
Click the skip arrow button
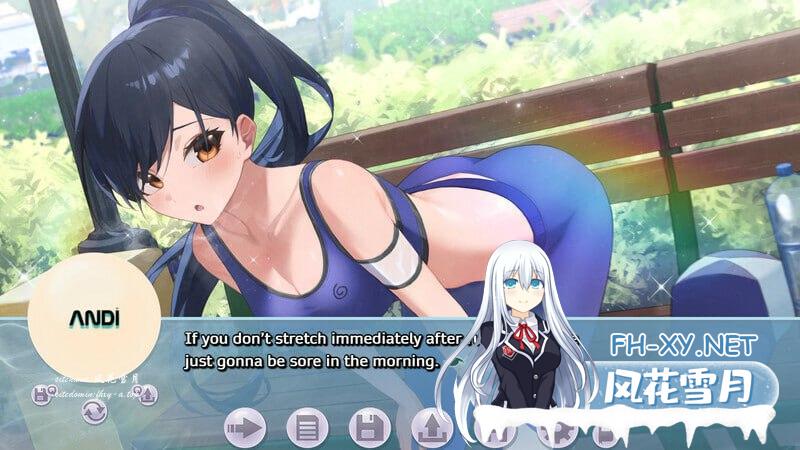[x=244, y=428]
